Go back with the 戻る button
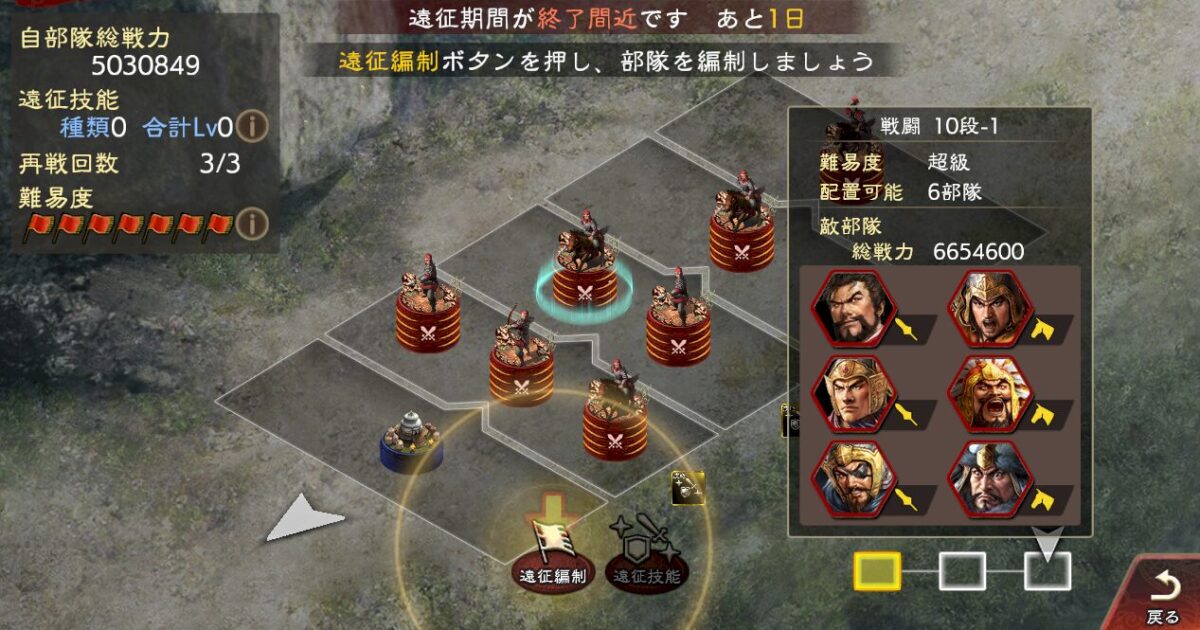Image resolution: width=1200 pixels, height=630 pixels. 1164,595
